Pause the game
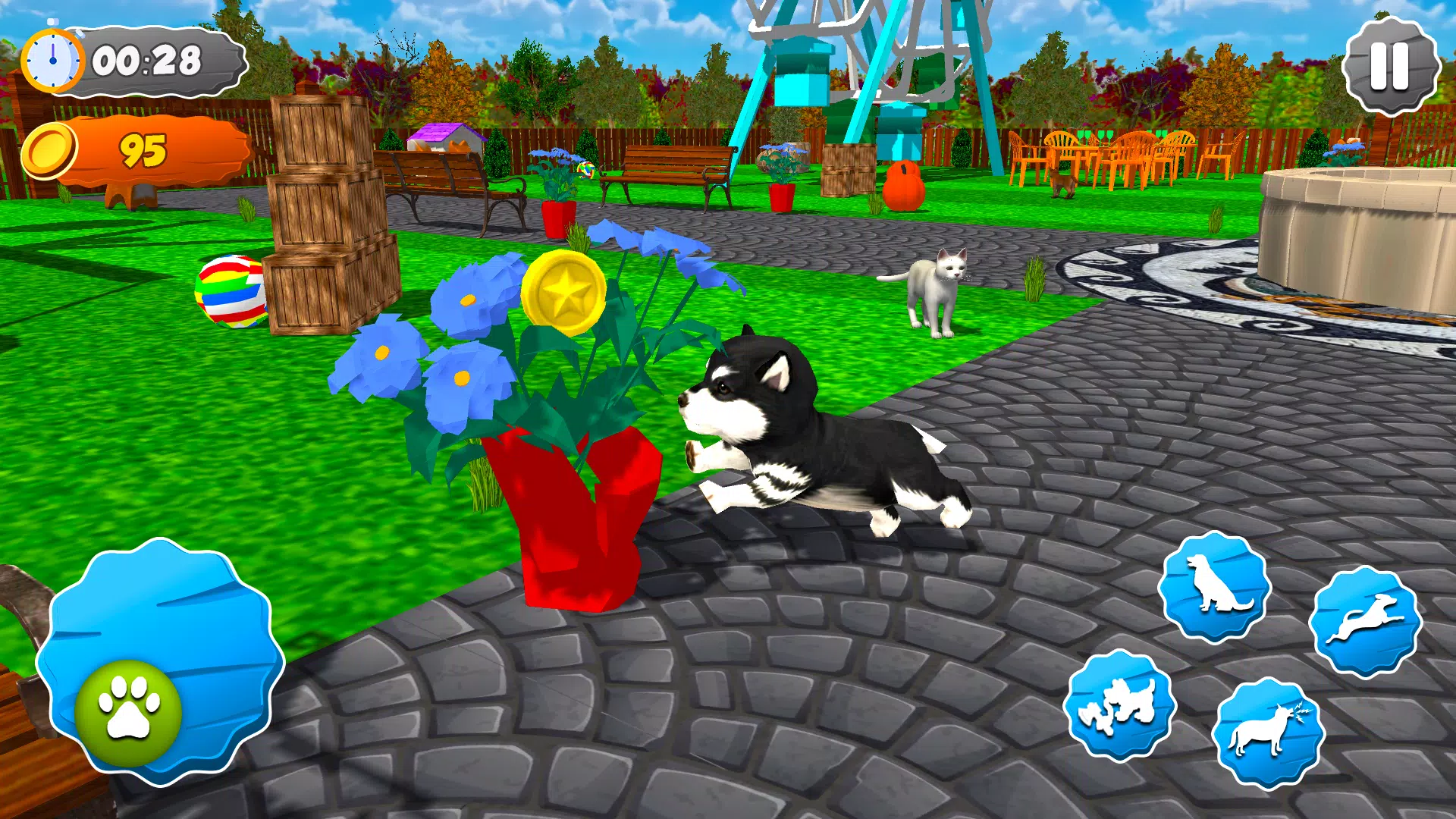Viewport: 1456px width, 819px height. tap(1390, 67)
